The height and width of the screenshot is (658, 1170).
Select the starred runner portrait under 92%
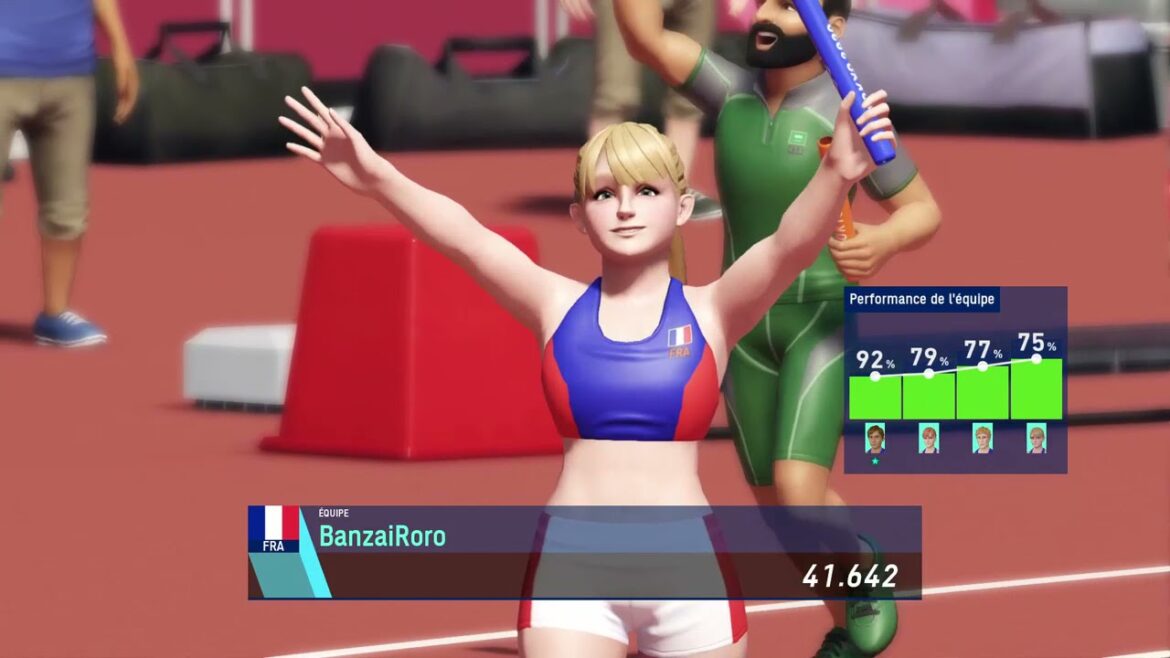pos(875,438)
